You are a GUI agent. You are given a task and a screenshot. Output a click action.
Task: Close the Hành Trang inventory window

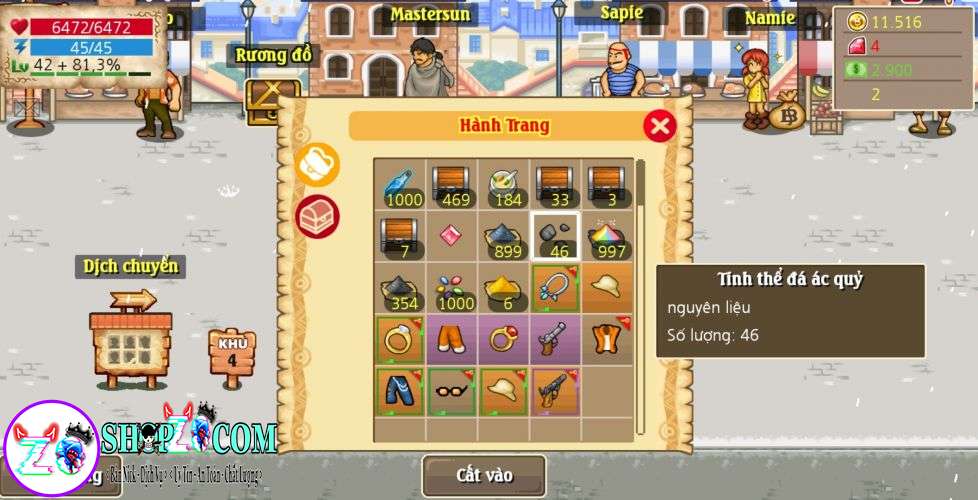tap(659, 126)
